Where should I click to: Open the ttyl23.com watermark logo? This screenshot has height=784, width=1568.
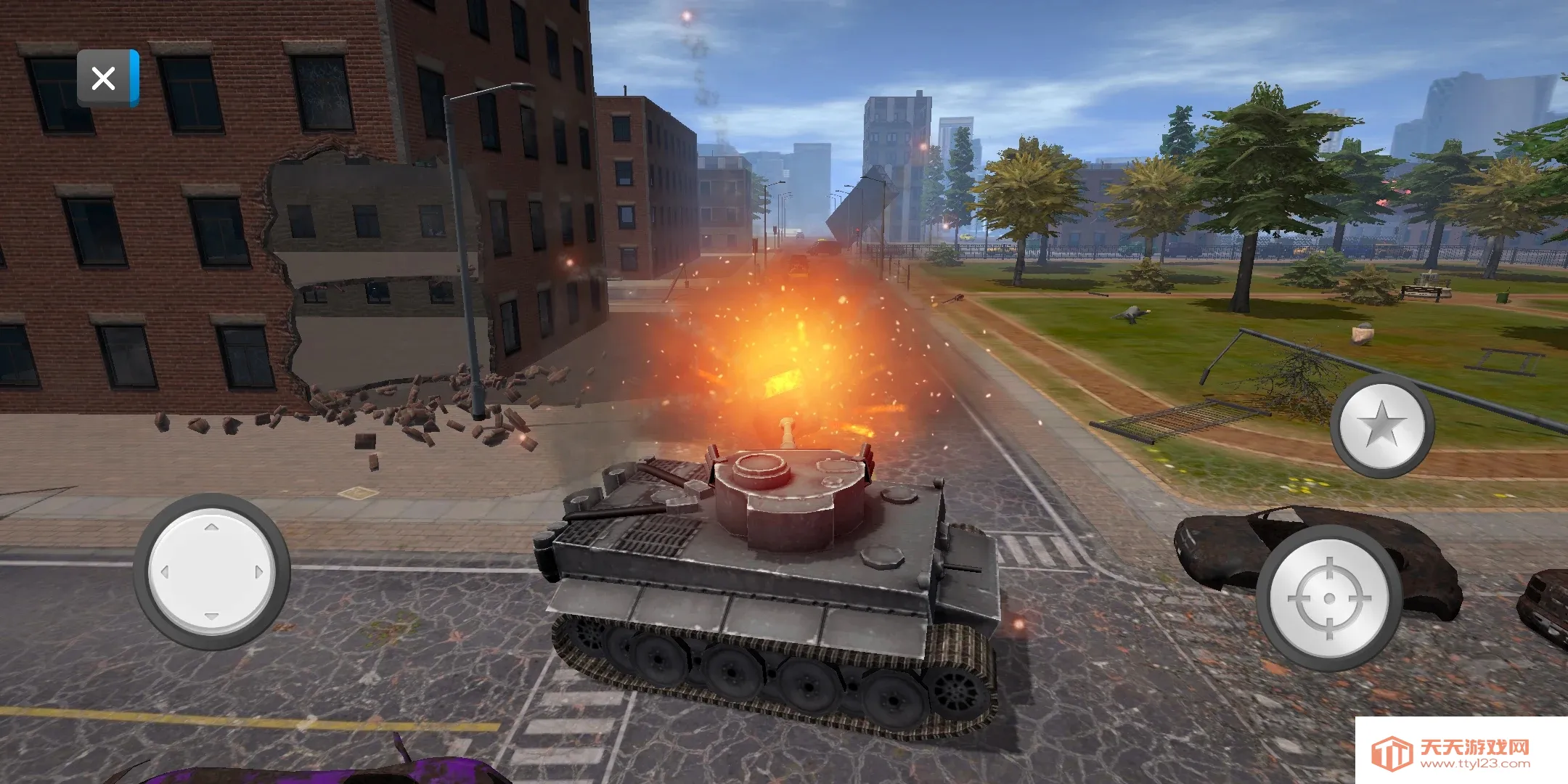tap(1461, 753)
